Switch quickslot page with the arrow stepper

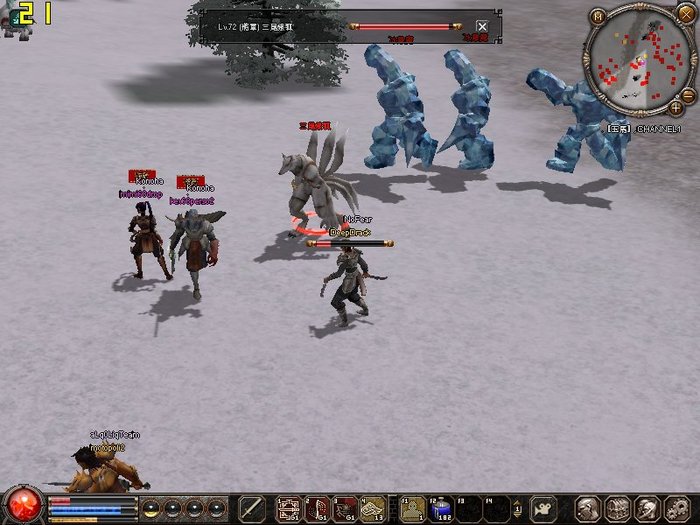click(519, 508)
